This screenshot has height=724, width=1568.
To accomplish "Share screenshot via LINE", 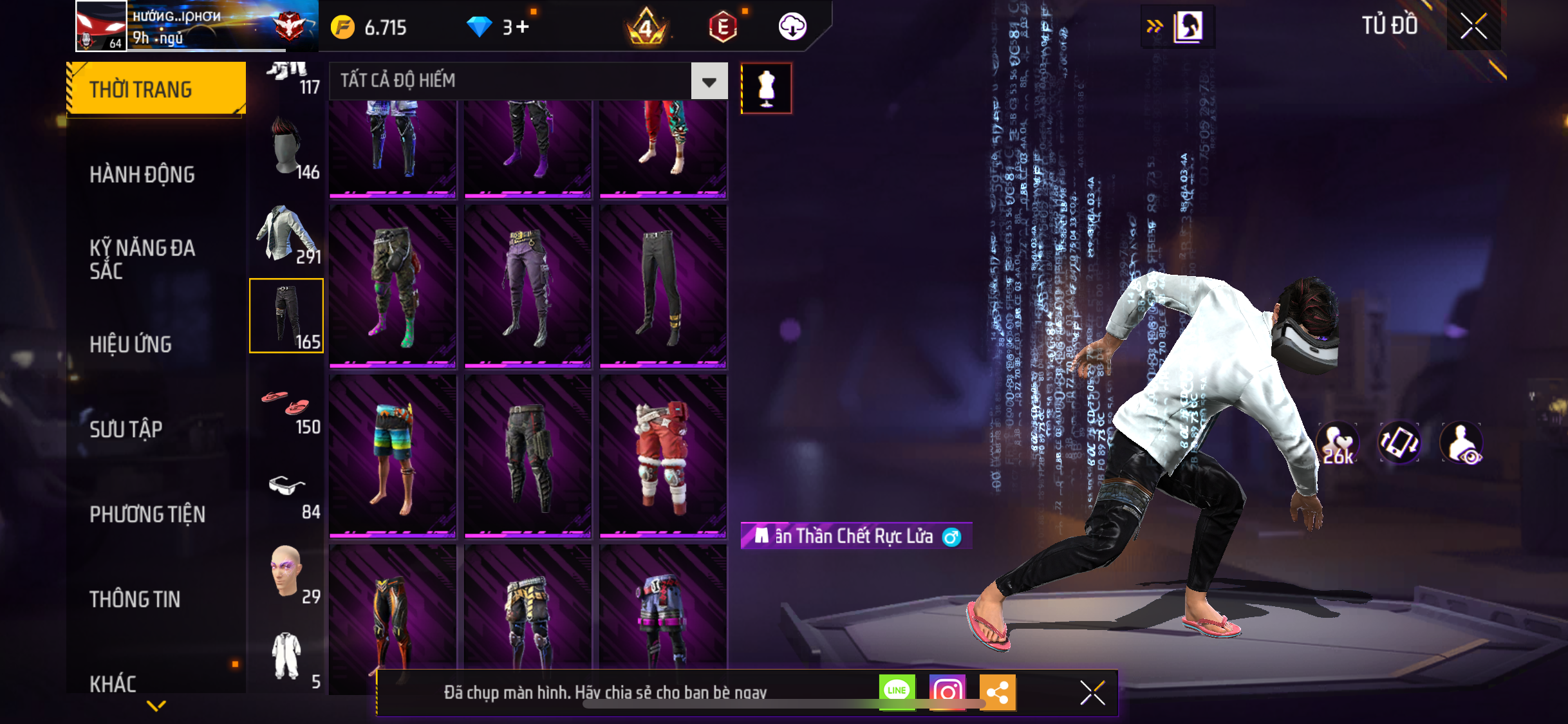I will (897, 692).
